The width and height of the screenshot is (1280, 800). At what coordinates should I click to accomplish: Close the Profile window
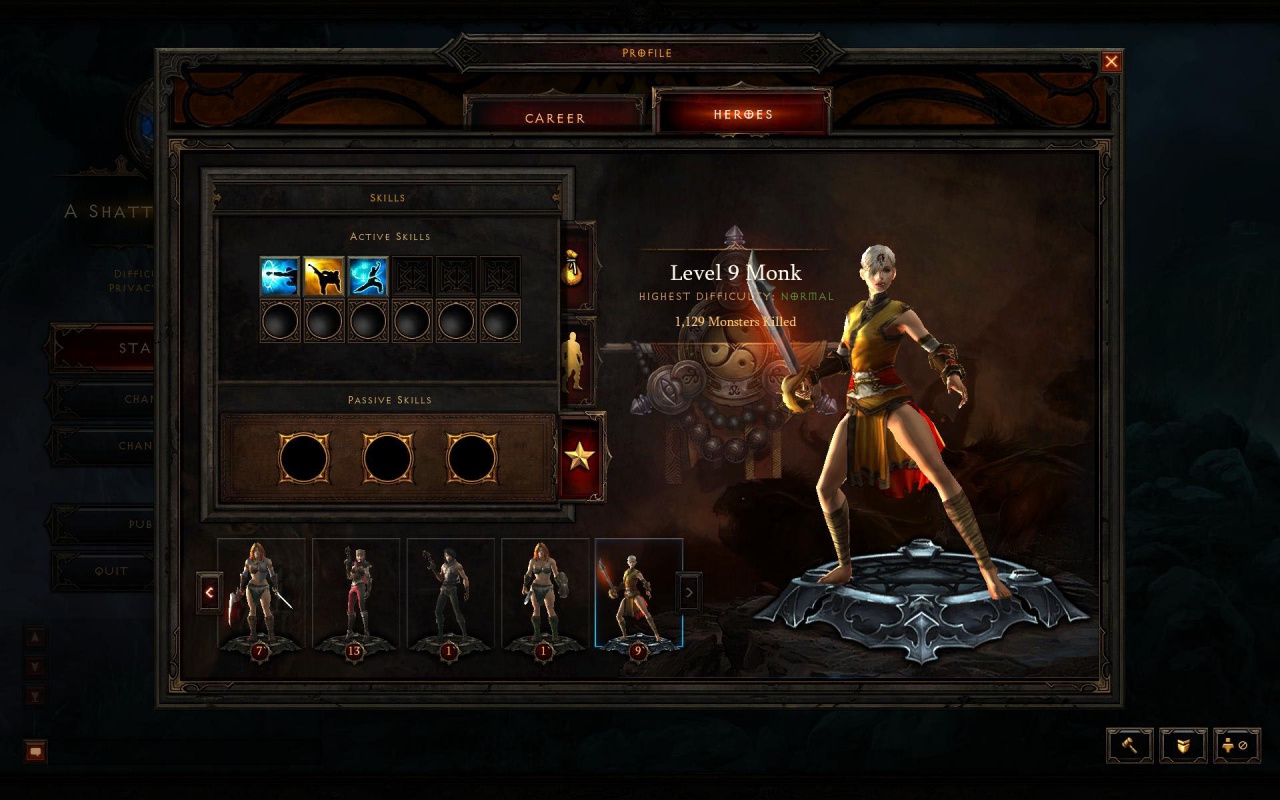(x=1111, y=62)
